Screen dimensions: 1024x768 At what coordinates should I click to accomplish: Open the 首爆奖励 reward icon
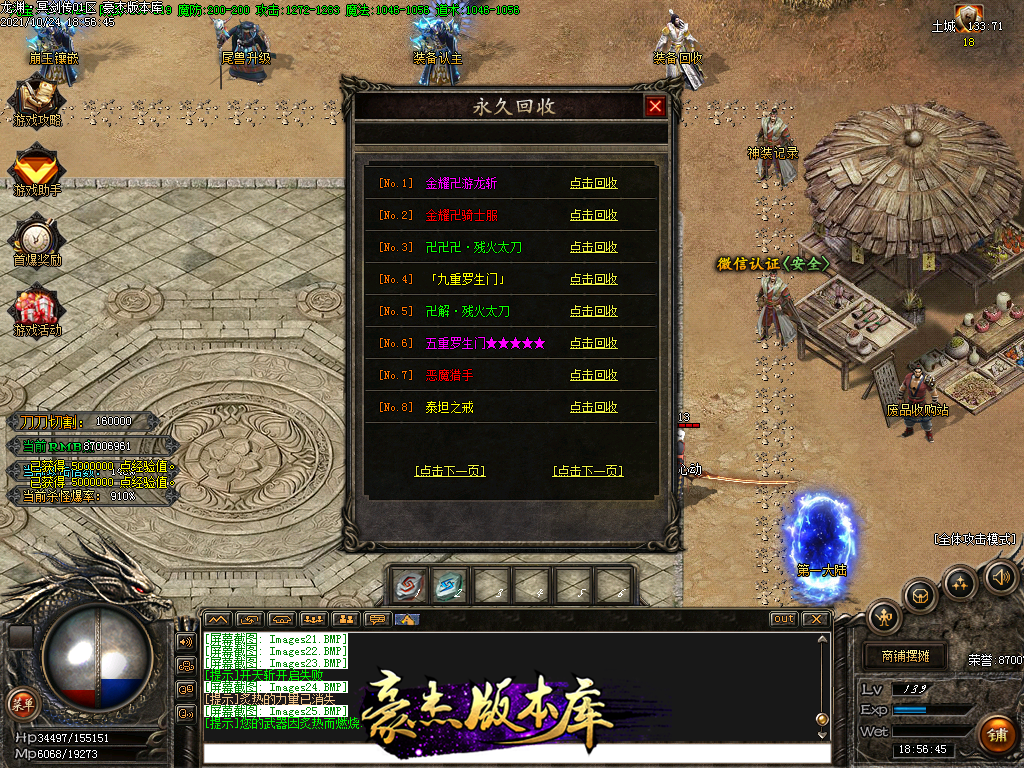(x=37, y=240)
